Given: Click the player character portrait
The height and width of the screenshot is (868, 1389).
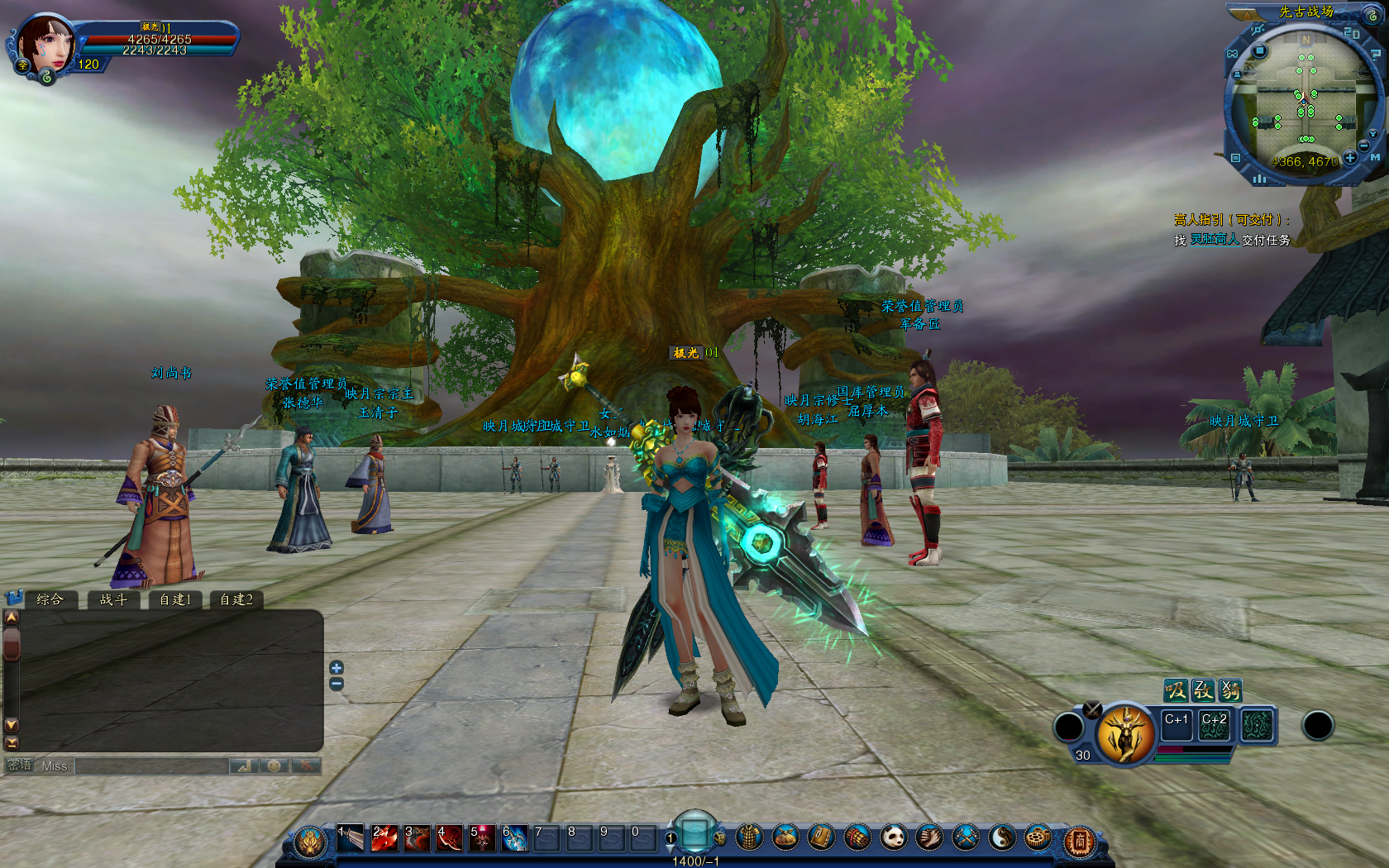Looking at the screenshot, I should (45, 43).
